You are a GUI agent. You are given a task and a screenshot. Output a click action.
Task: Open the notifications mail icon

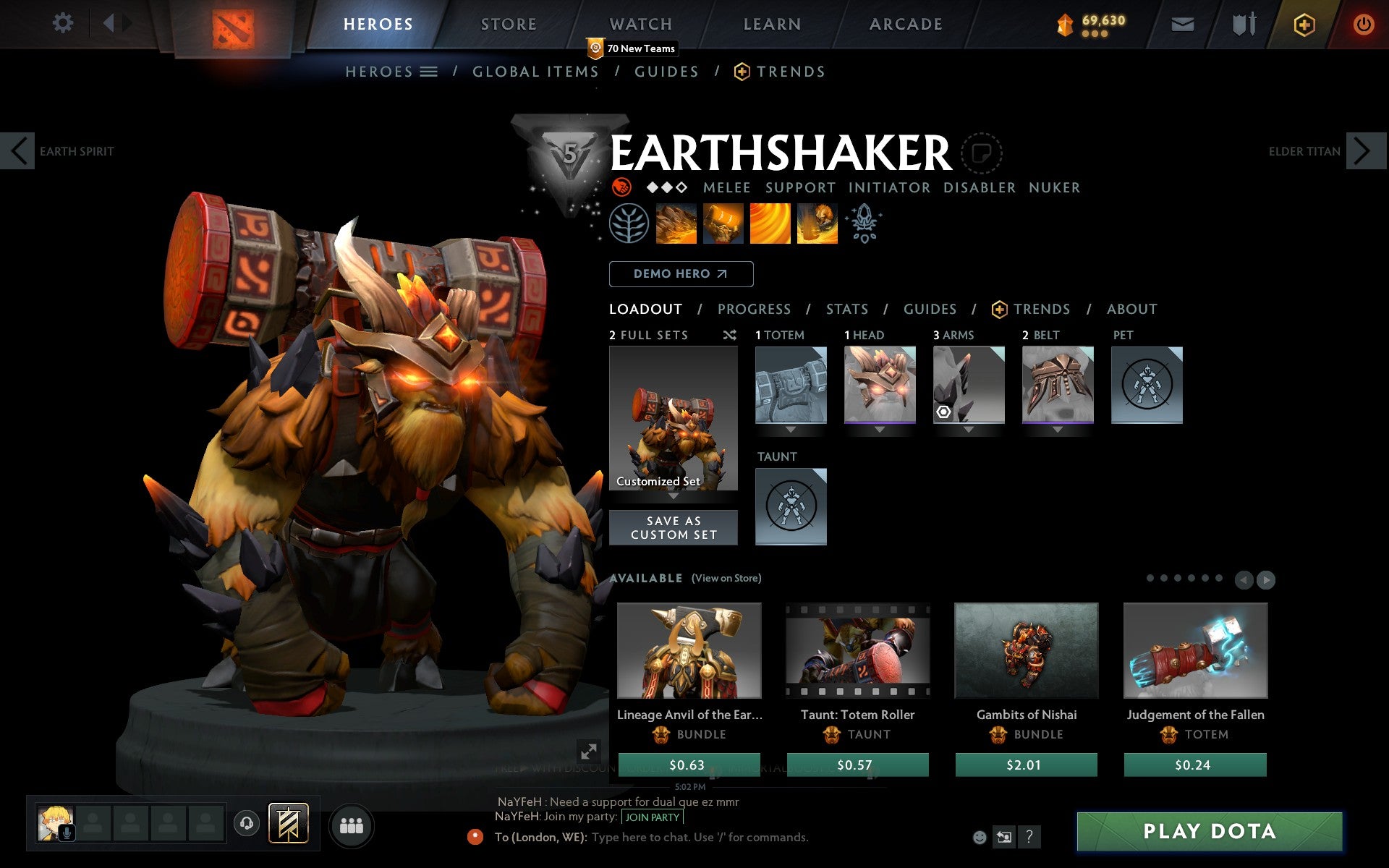[x=1181, y=23]
